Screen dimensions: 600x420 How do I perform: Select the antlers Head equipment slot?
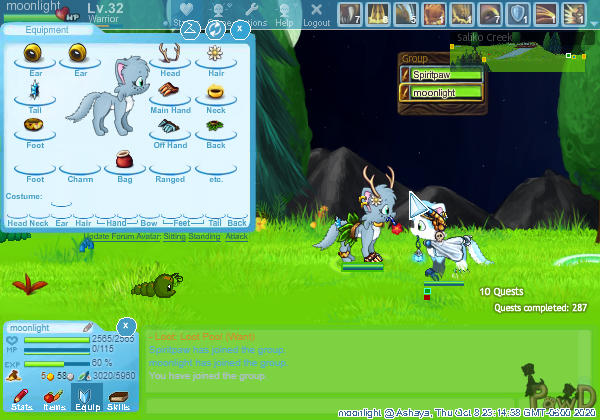pyautogui.click(x=170, y=57)
